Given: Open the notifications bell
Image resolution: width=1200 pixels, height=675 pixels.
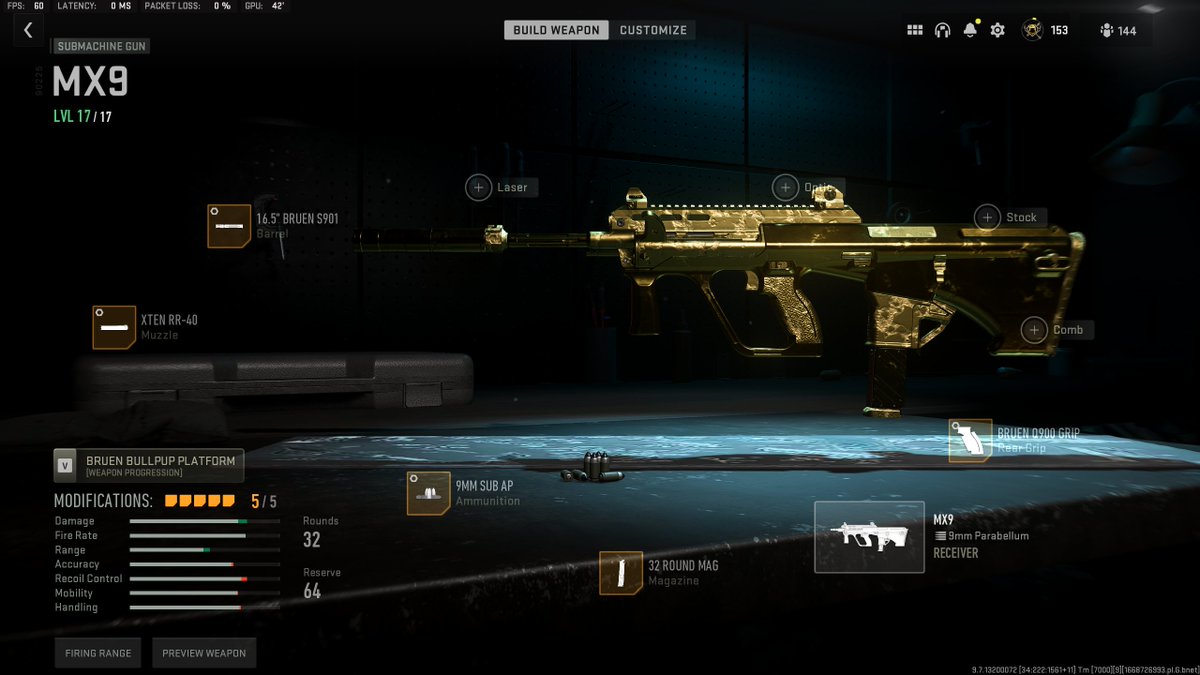Looking at the screenshot, I should [x=970, y=30].
